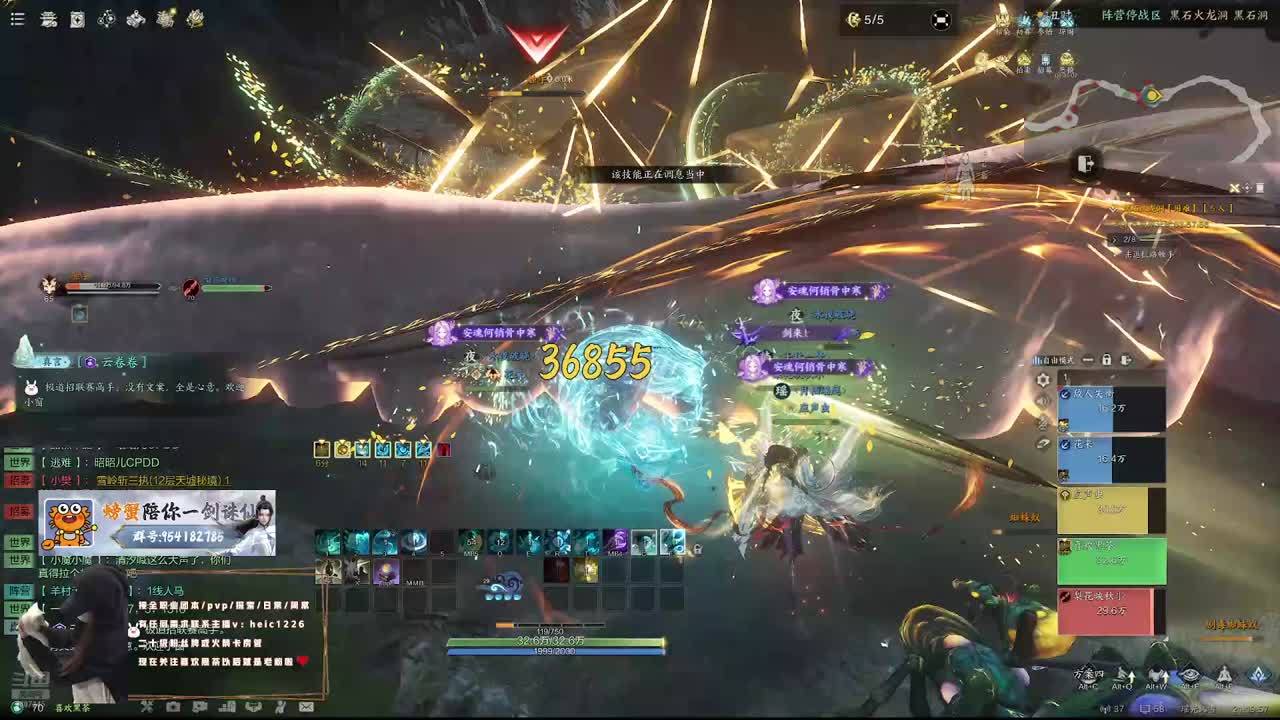Toggle the party voice speaker icon
Screen dimensions: 1280x720
[1043, 402]
